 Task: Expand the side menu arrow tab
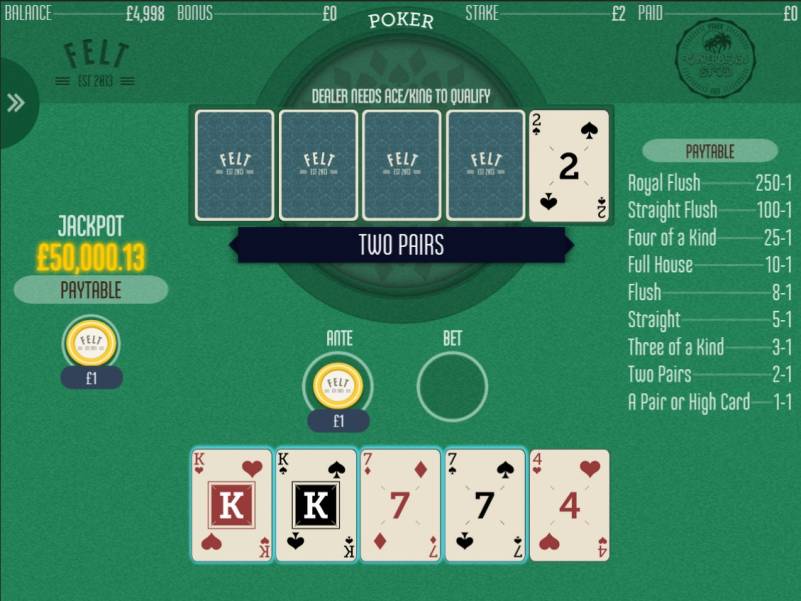[x=16, y=103]
